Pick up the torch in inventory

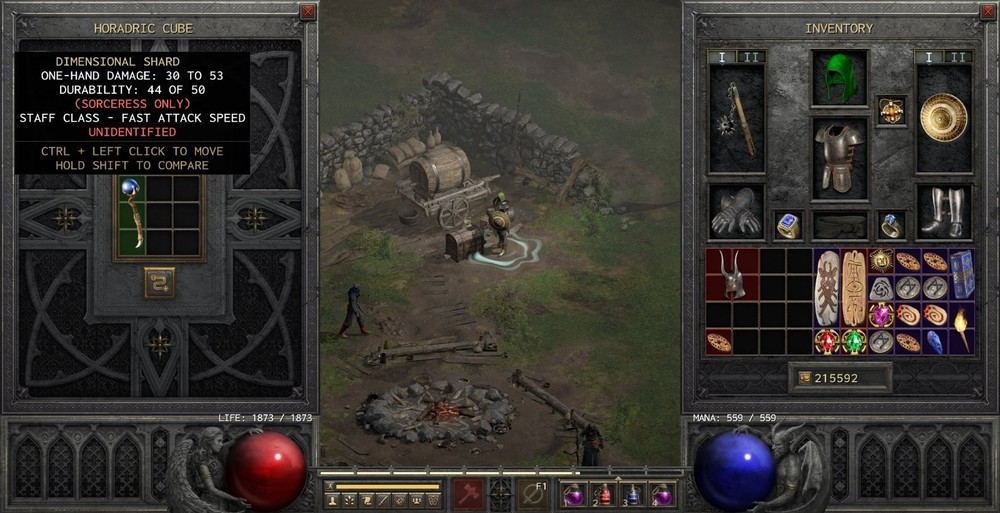click(x=961, y=330)
